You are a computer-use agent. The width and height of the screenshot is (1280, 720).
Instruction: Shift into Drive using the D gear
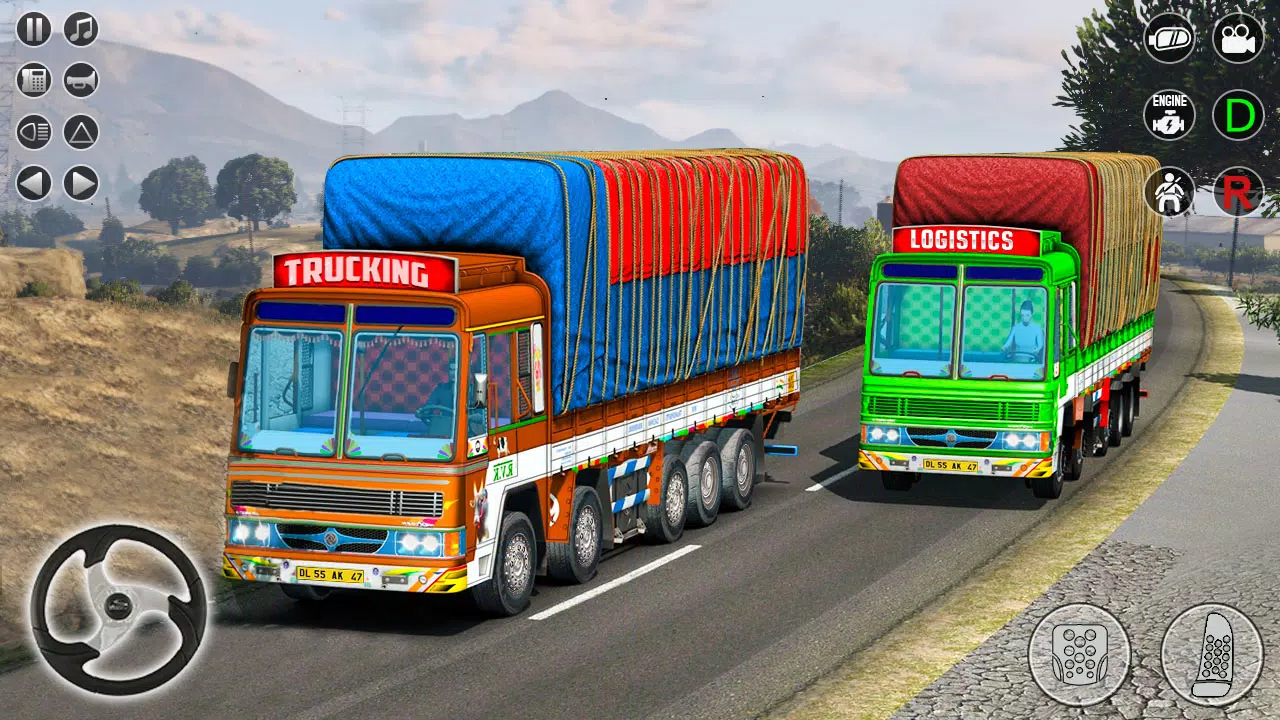[1237, 113]
